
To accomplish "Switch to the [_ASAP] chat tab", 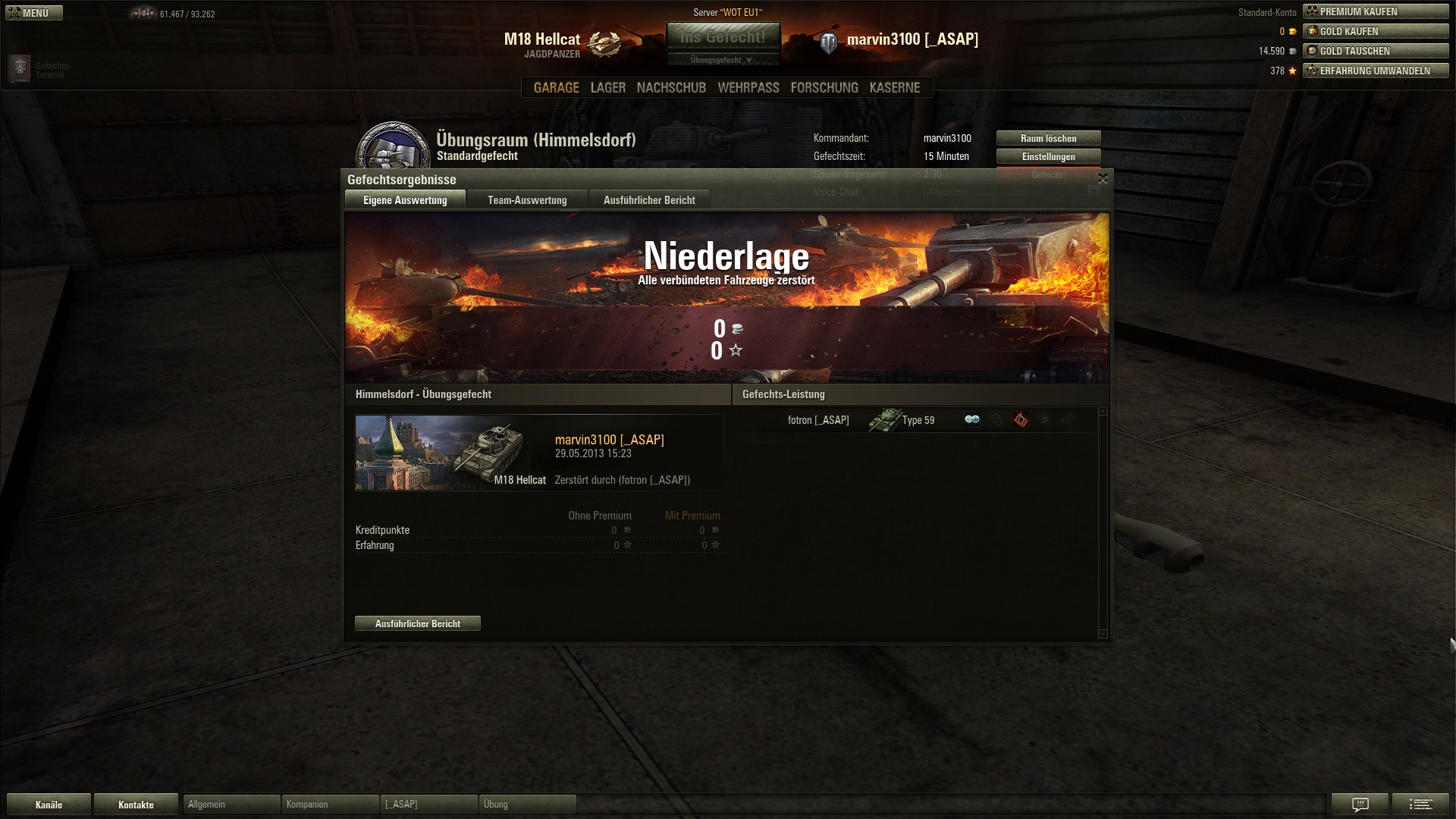I will [x=428, y=805].
